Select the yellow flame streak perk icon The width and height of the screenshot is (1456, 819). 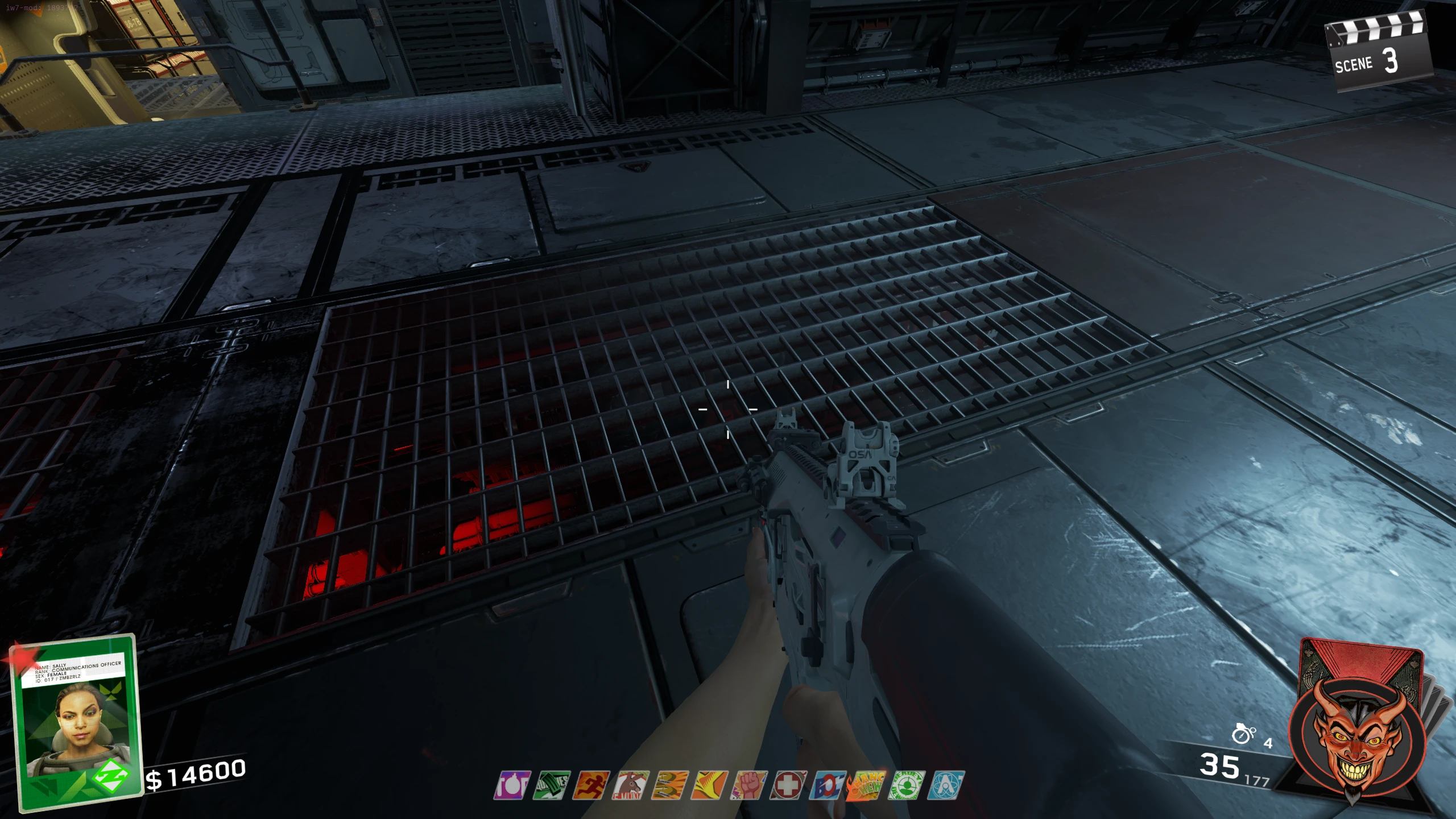(x=710, y=785)
